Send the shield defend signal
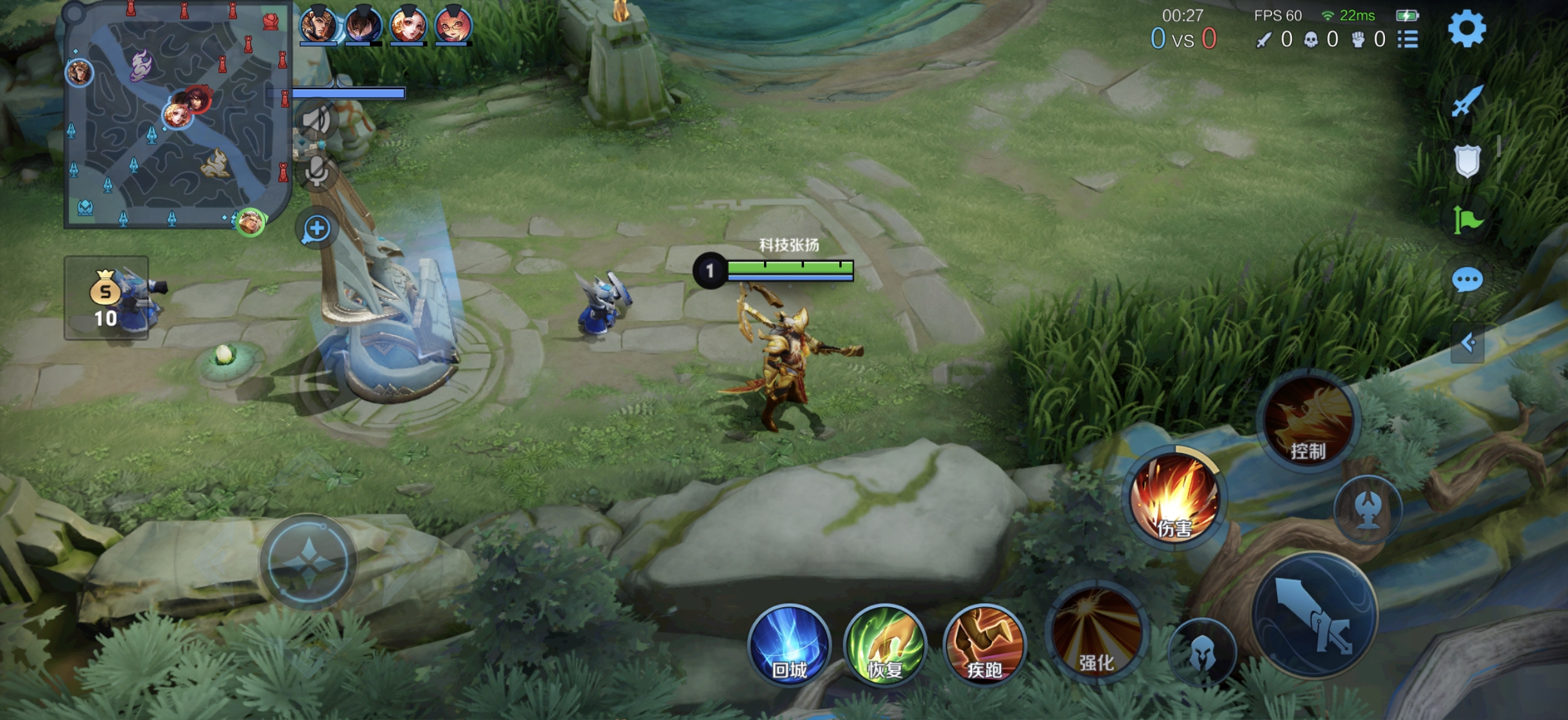 (x=1467, y=160)
